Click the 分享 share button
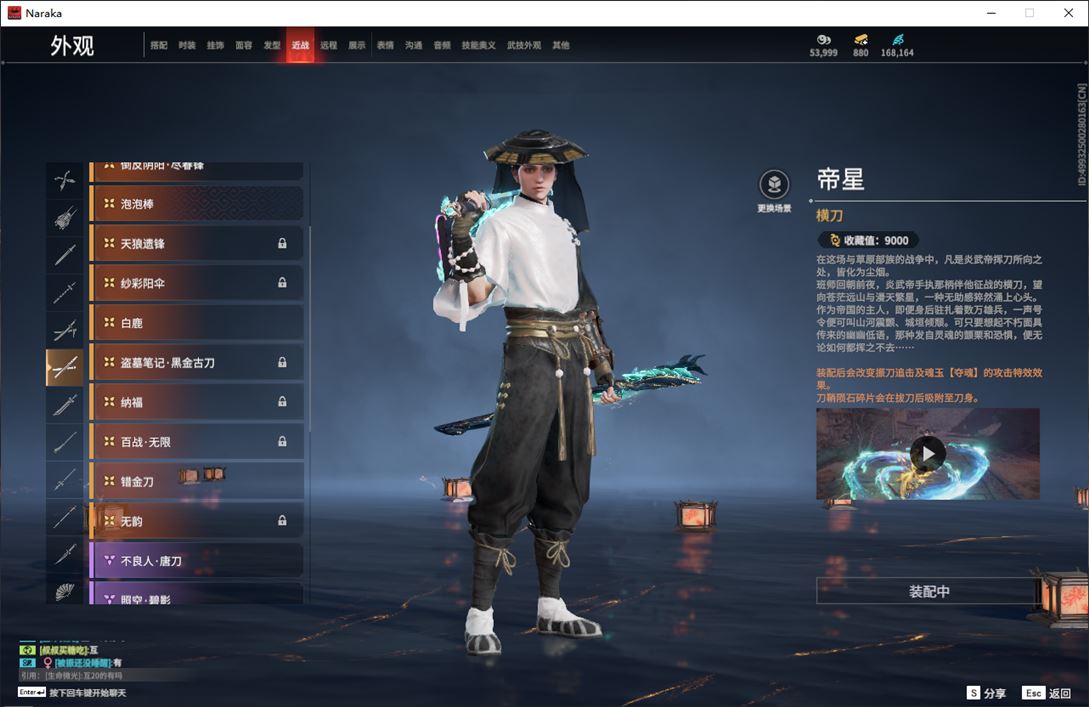 [986, 692]
